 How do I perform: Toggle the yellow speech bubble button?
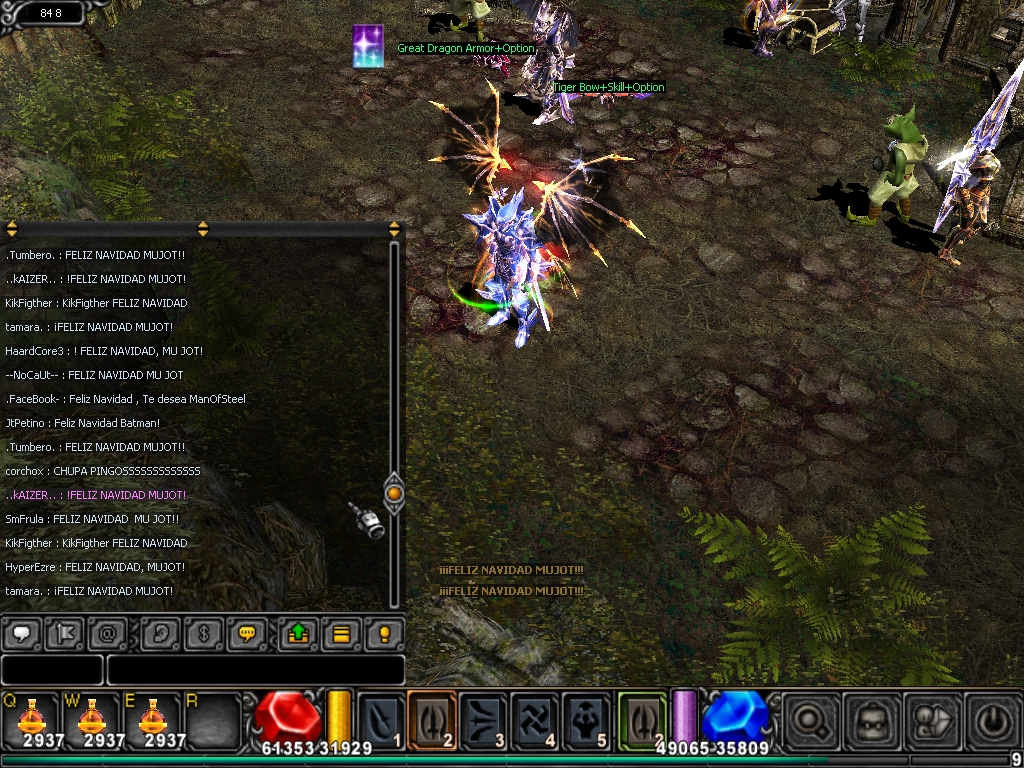point(246,633)
